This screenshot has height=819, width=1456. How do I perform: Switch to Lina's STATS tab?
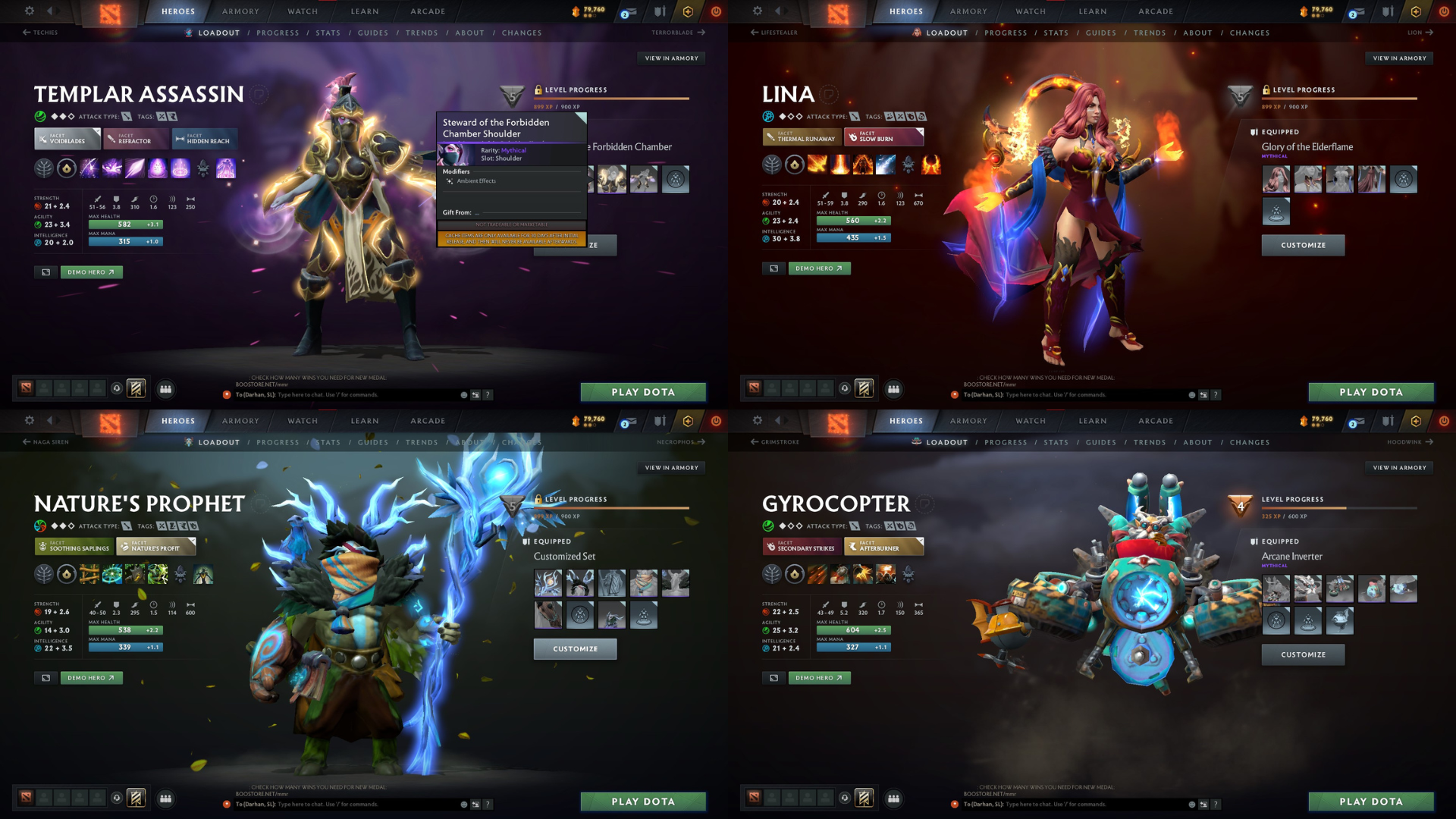[1056, 33]
